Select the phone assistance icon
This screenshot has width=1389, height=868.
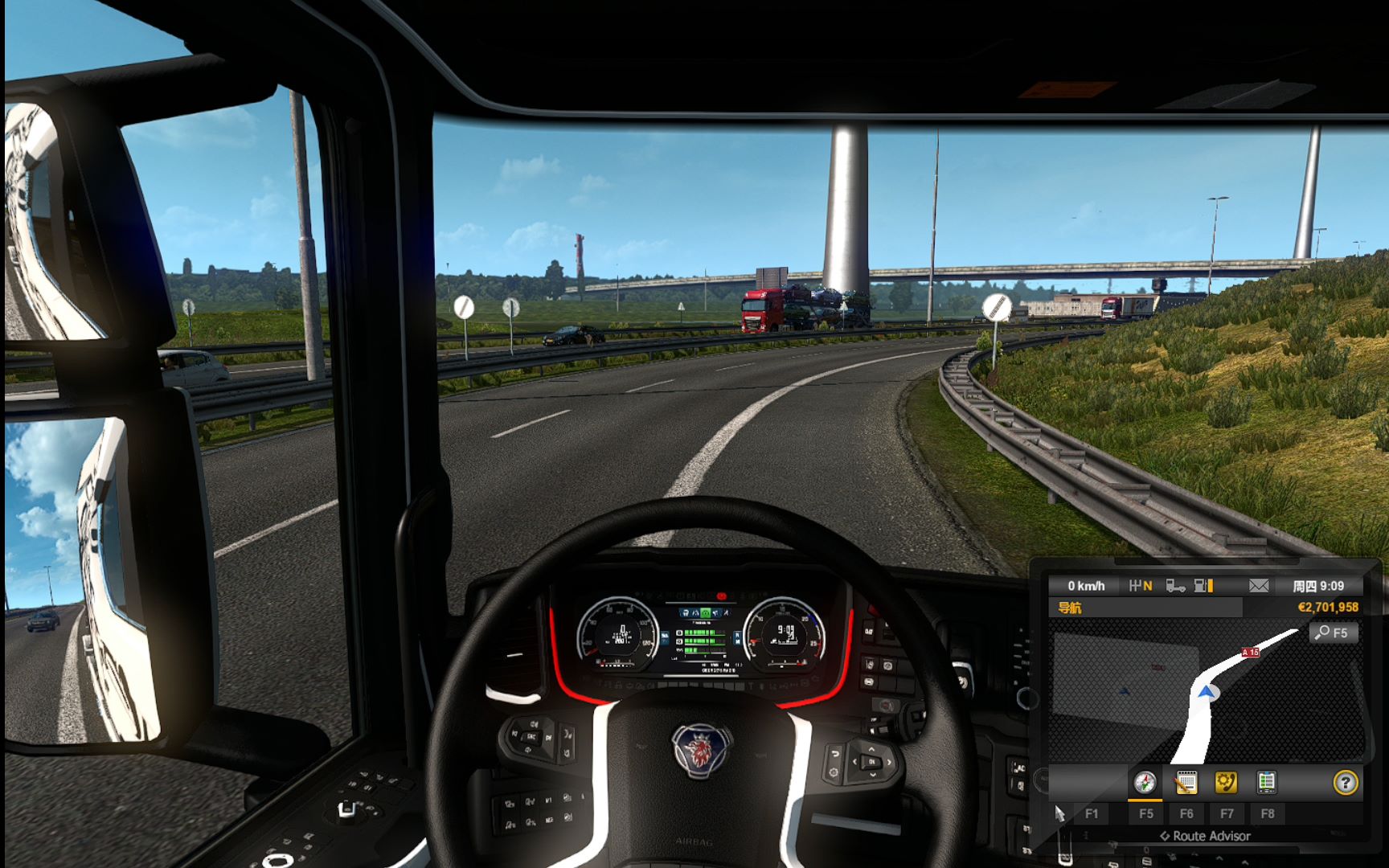1226,781
